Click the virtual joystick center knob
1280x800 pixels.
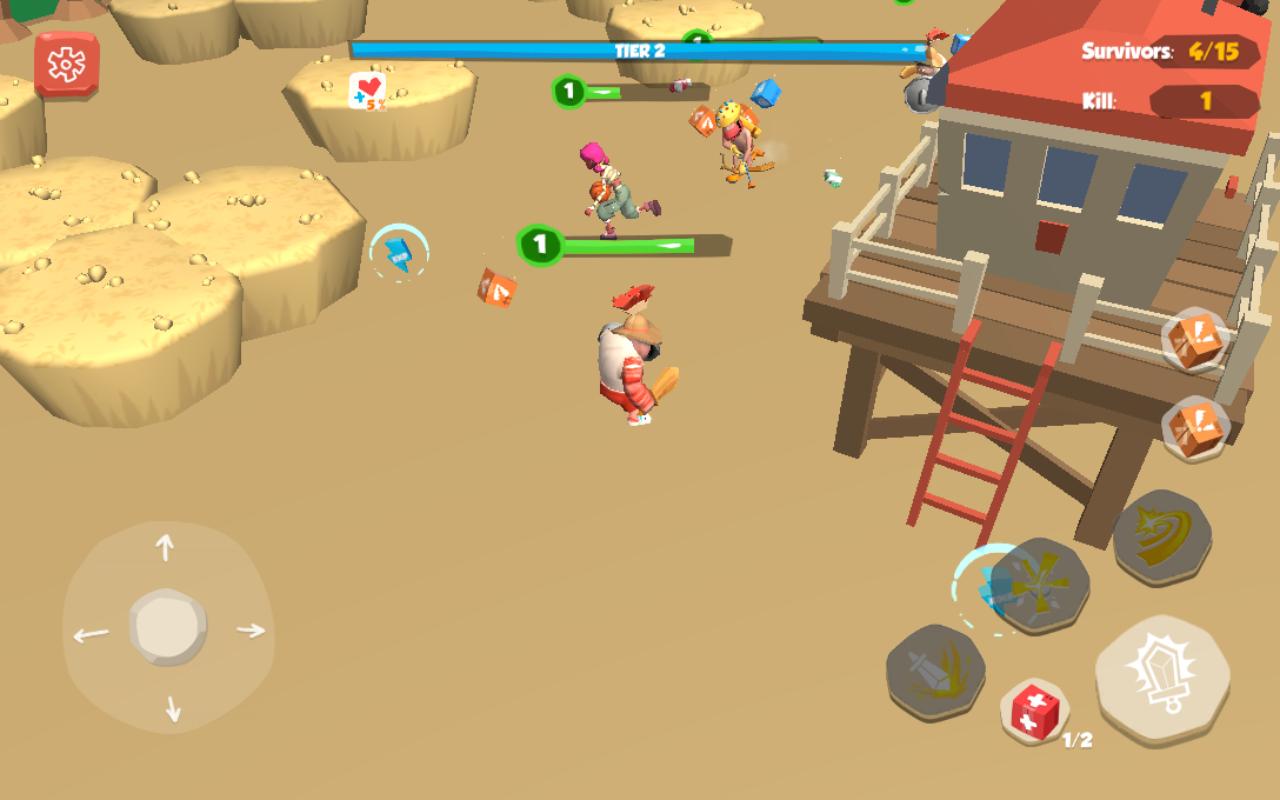click(x=168, y=628)
